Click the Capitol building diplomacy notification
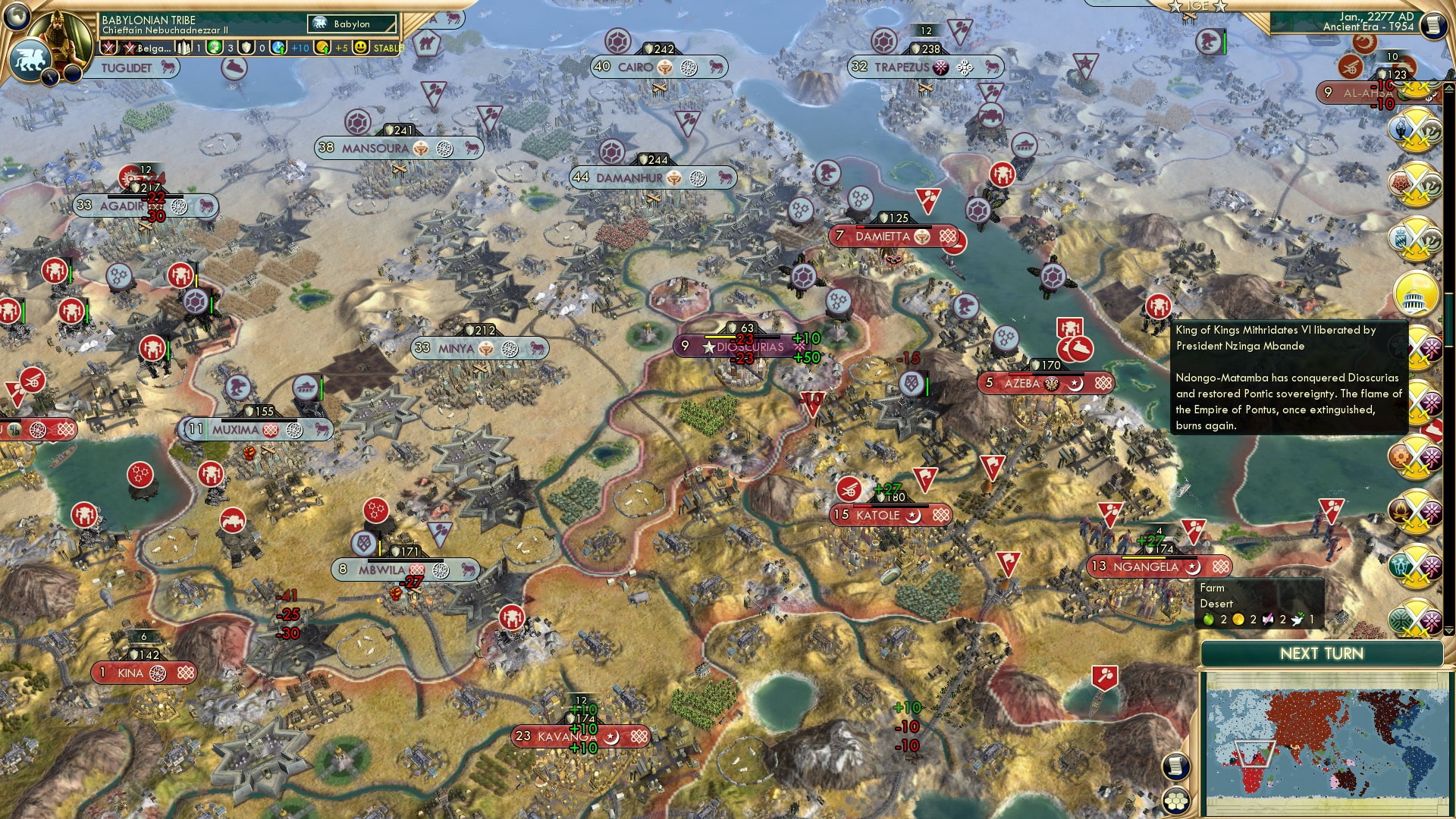 (x=1415, y=295)
